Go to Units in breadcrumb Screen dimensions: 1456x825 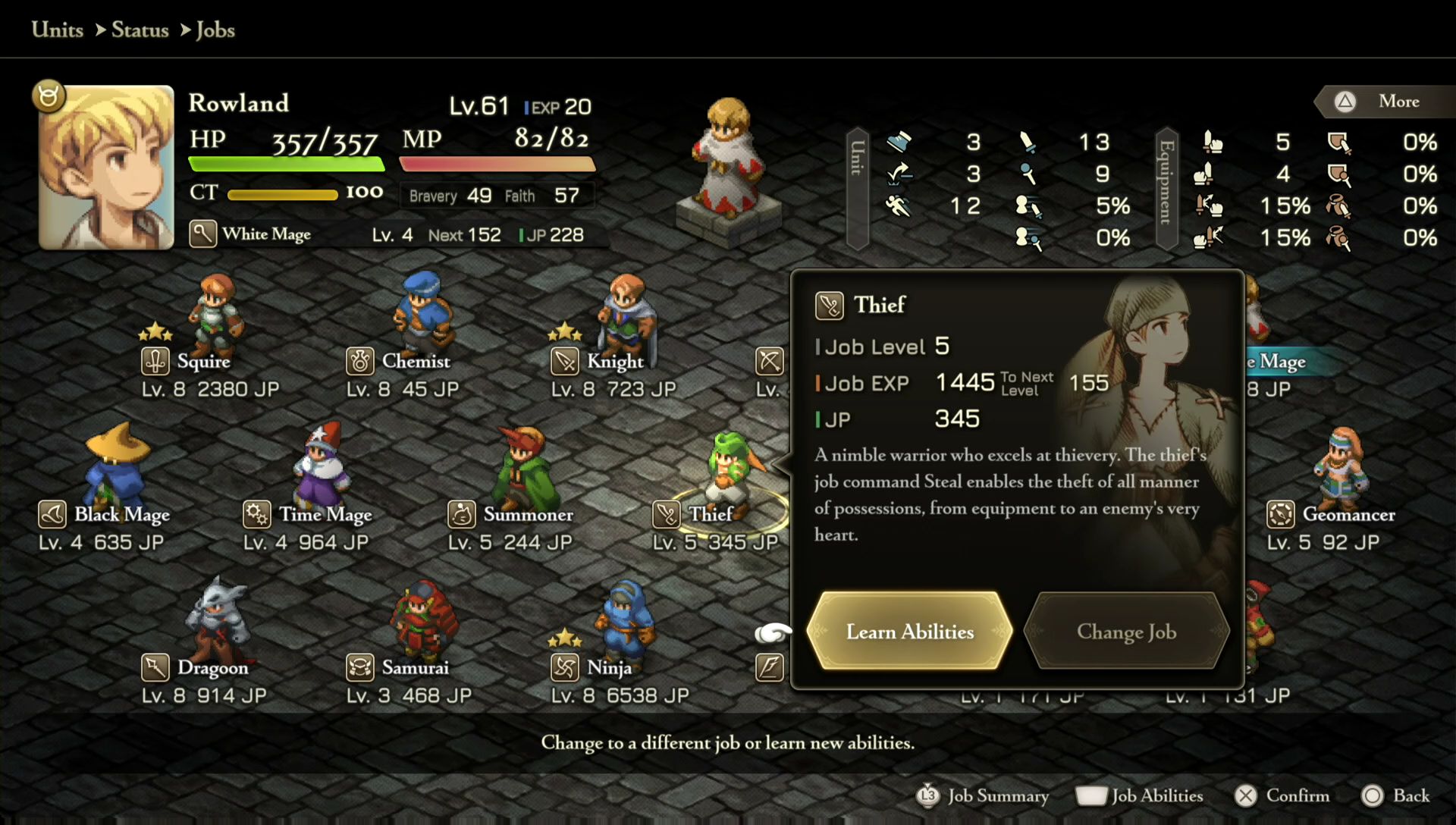point(58,30)
